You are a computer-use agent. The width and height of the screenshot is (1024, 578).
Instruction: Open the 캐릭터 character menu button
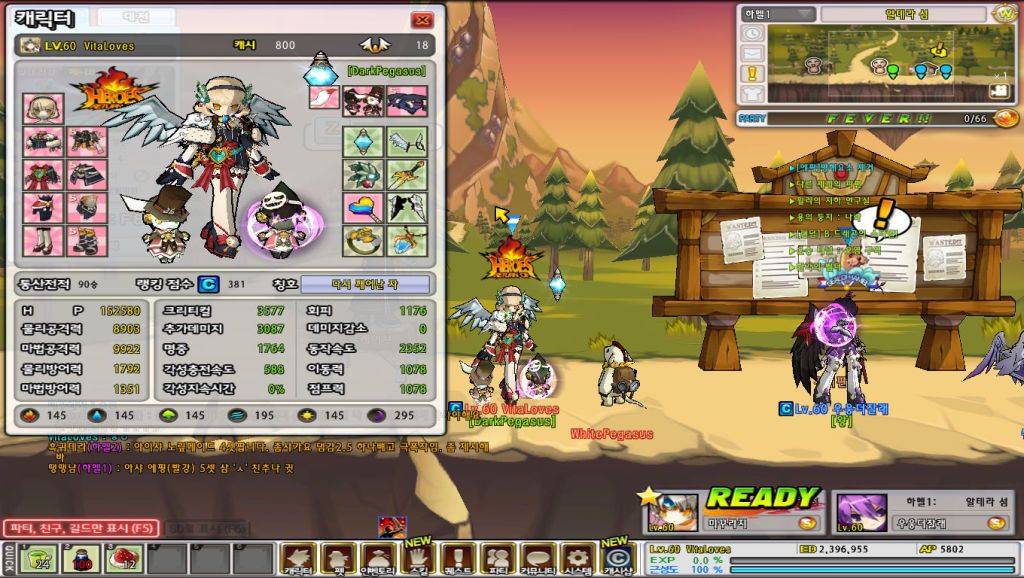(x=298, y=558)
